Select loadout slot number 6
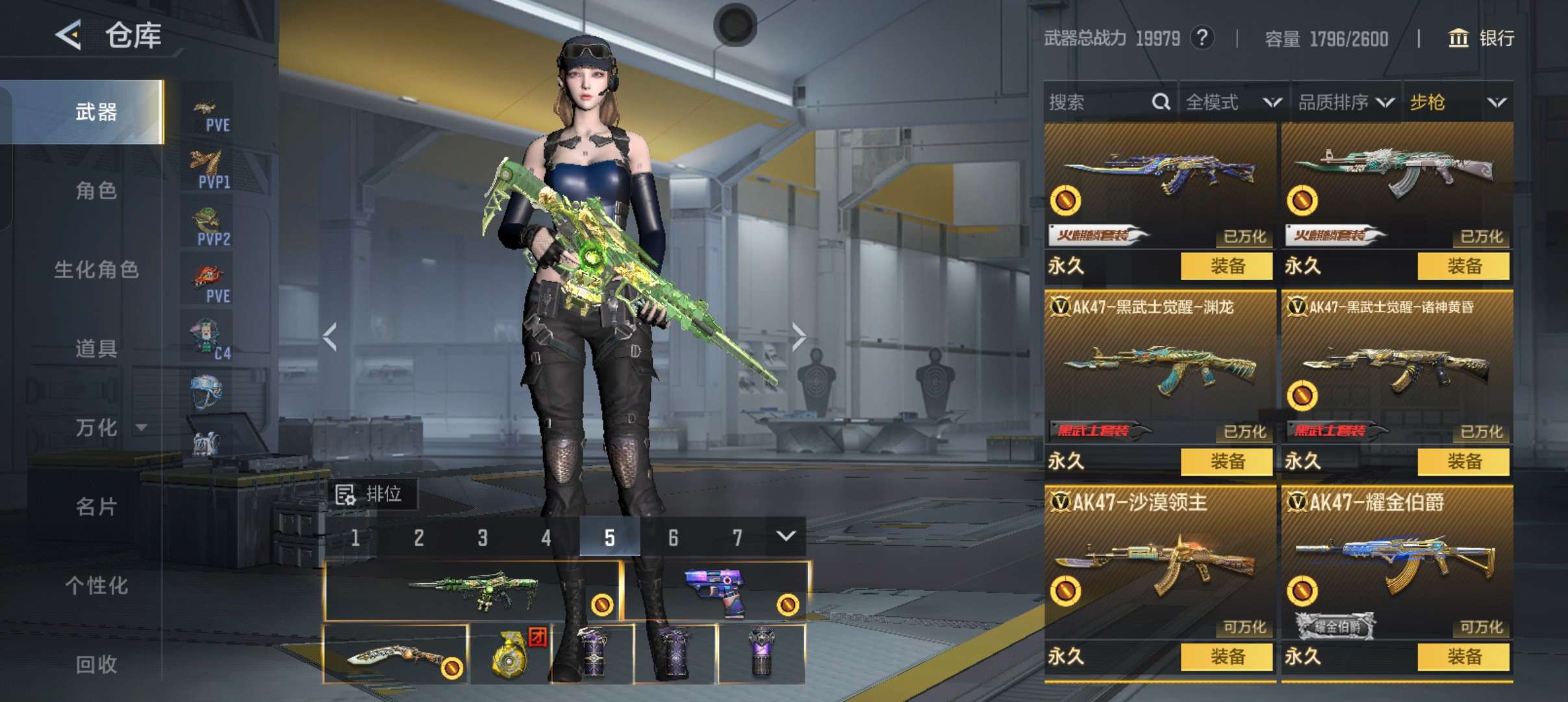The width and height of the screenshot is (1568, 702). 673,538
